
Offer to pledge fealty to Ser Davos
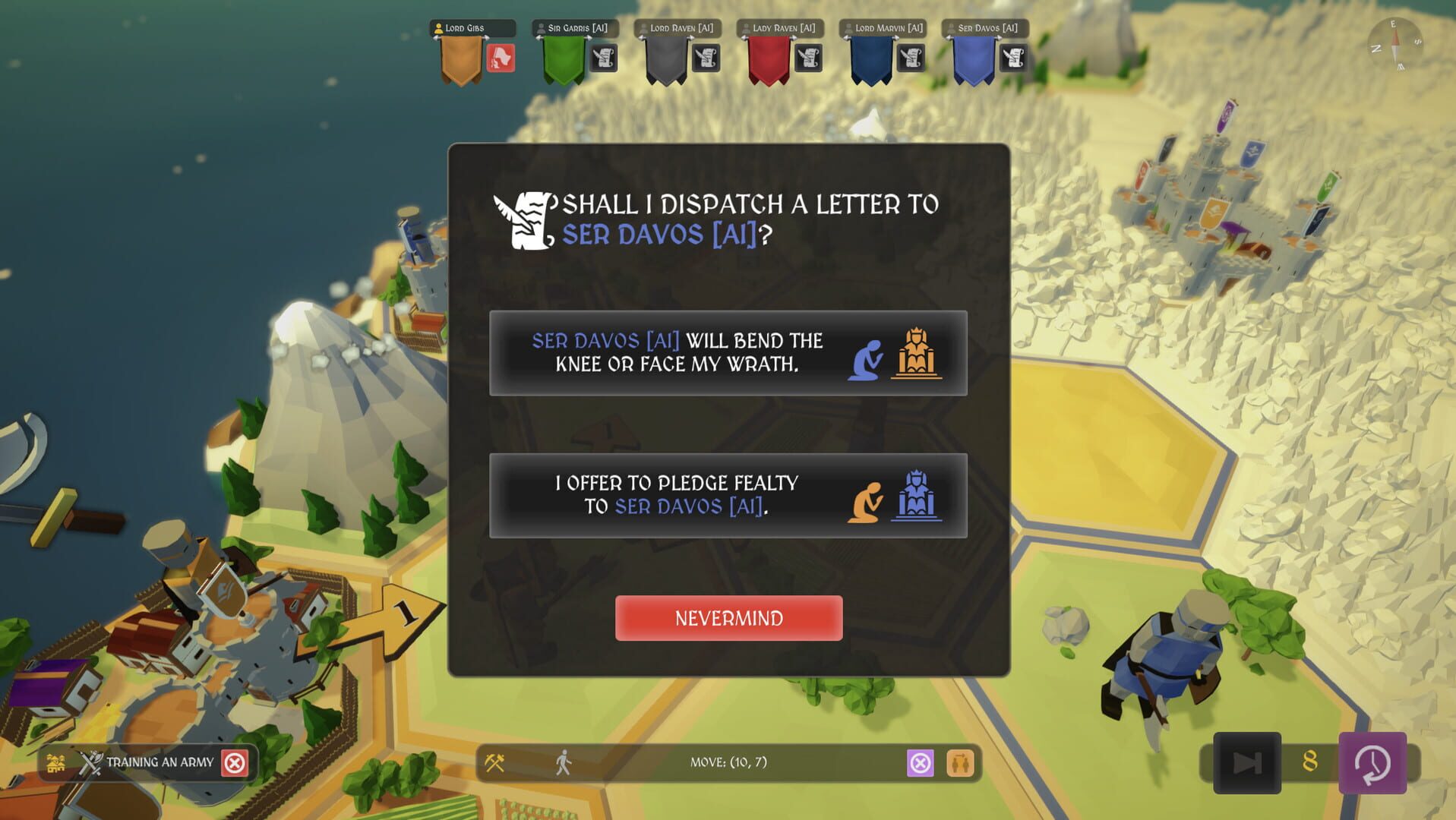728,496
